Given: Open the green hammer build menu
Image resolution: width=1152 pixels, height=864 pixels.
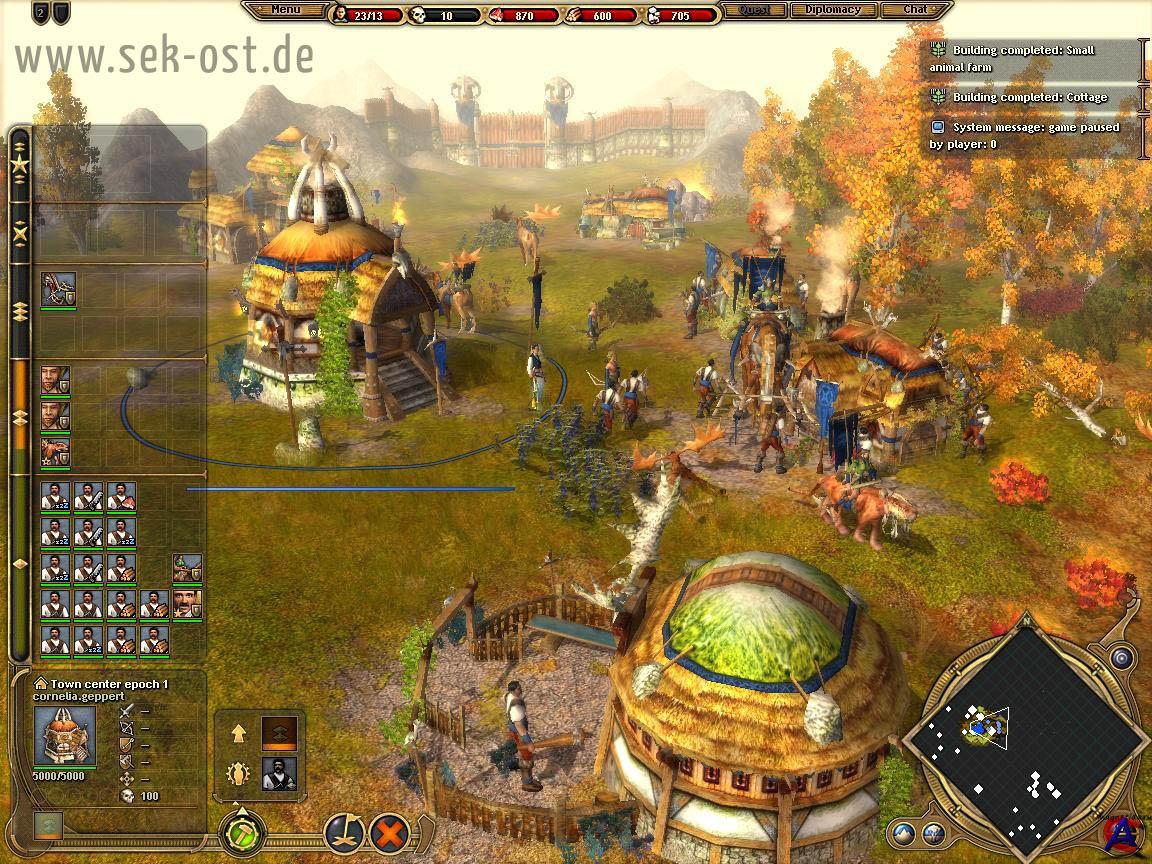Looking at the screenshot, I should 243,832.
